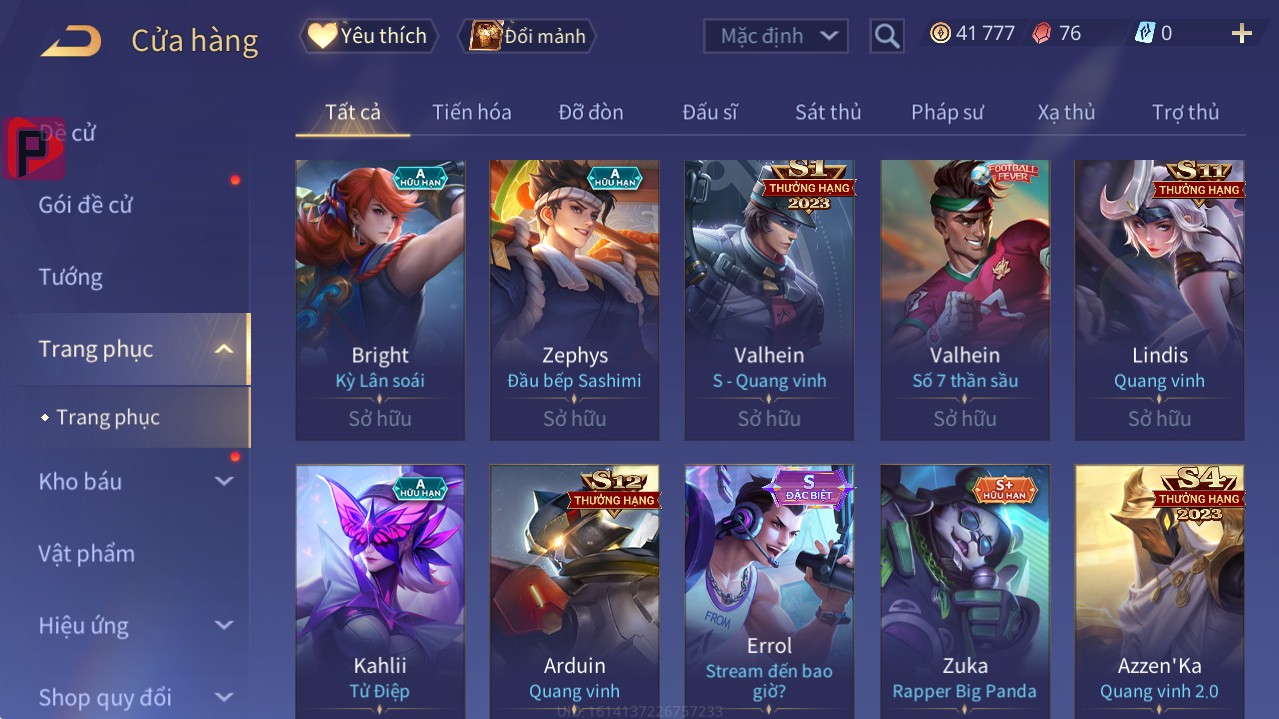Expand the Mặc định sort dropdown
1279x719 pixels.
point(776,36)
